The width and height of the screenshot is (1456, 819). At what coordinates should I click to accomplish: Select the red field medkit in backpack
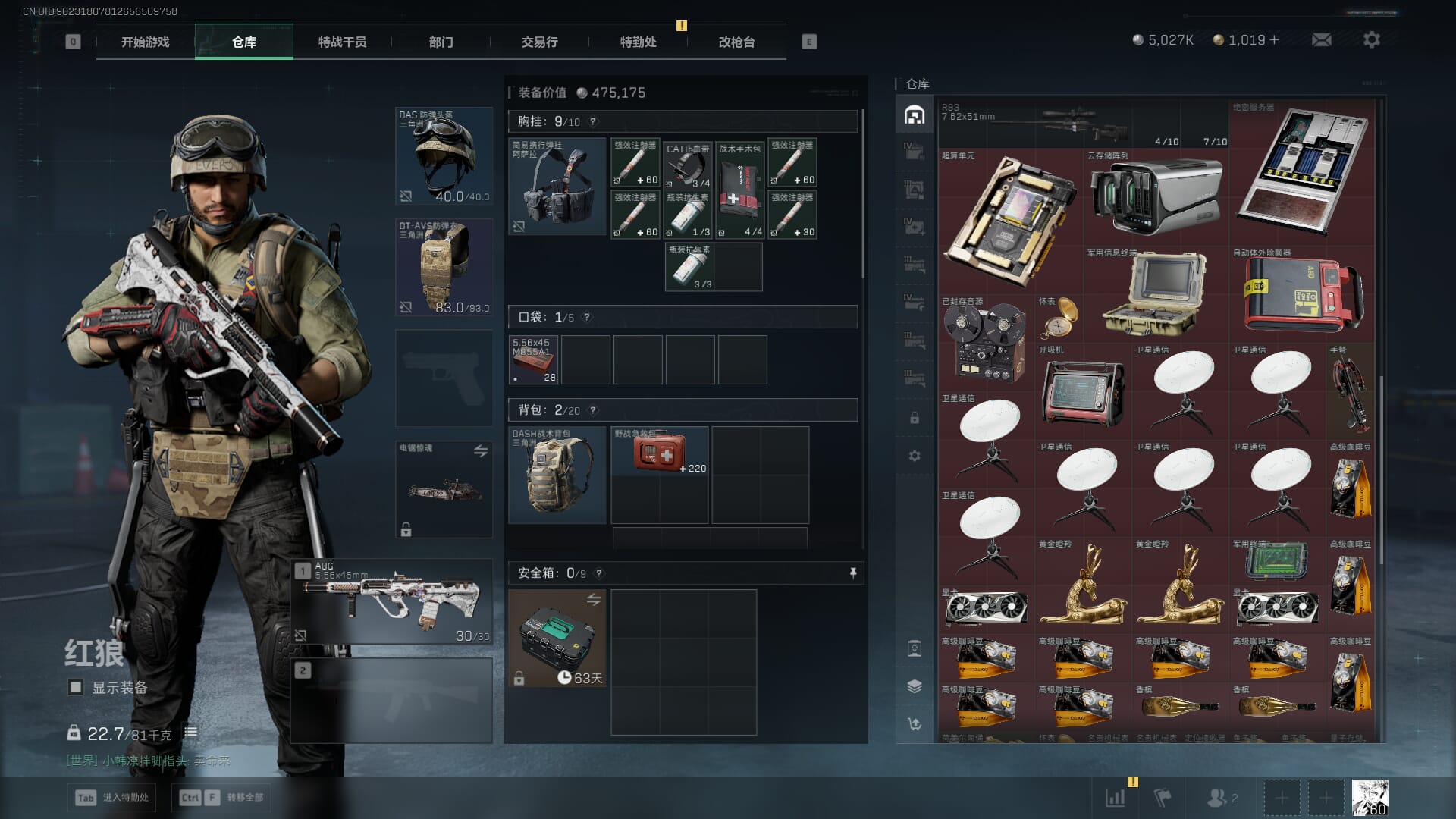(659, 452)
